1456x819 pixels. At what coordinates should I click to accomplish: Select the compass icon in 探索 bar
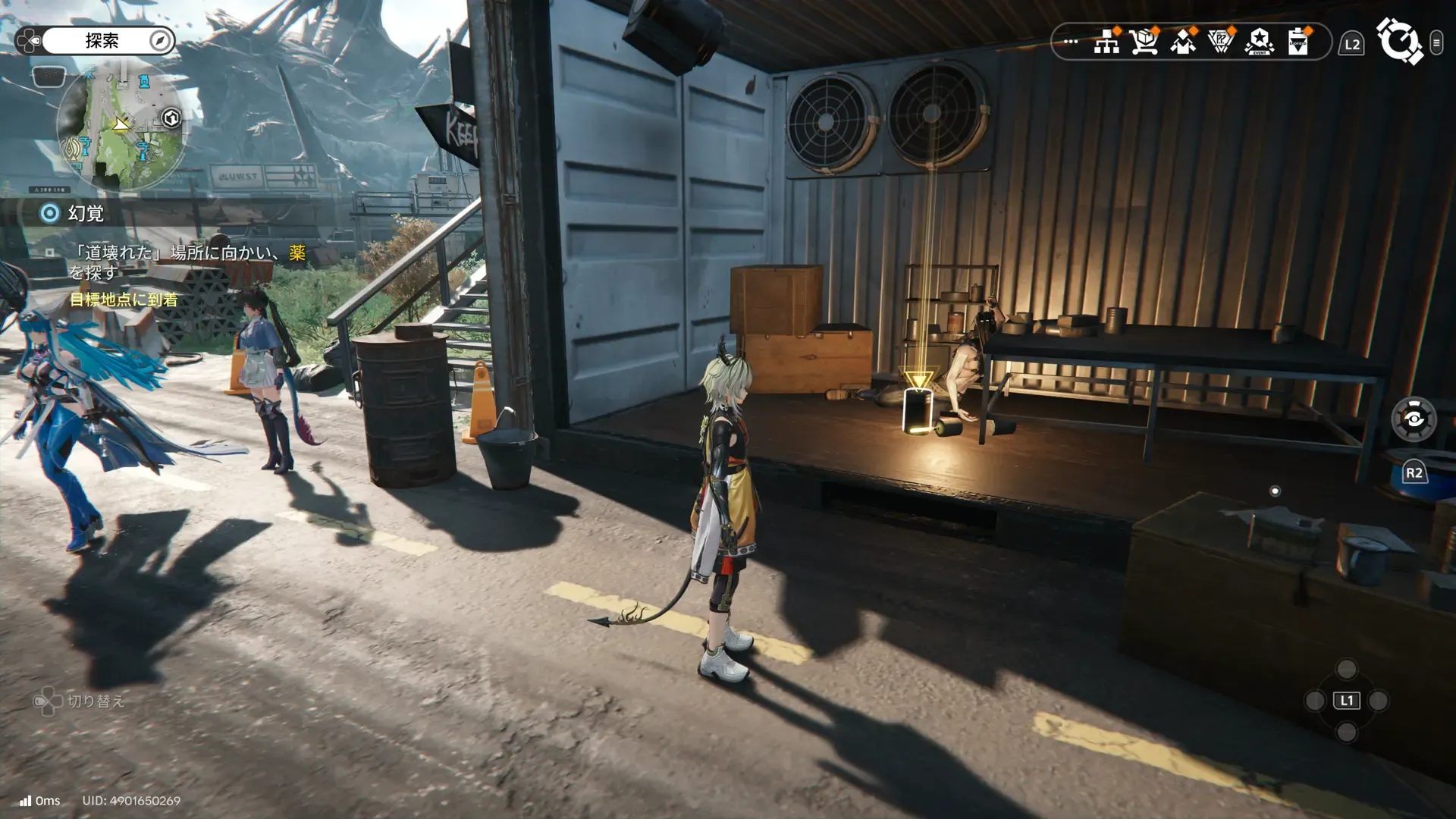pyautogui.click(x=160, y=41)
